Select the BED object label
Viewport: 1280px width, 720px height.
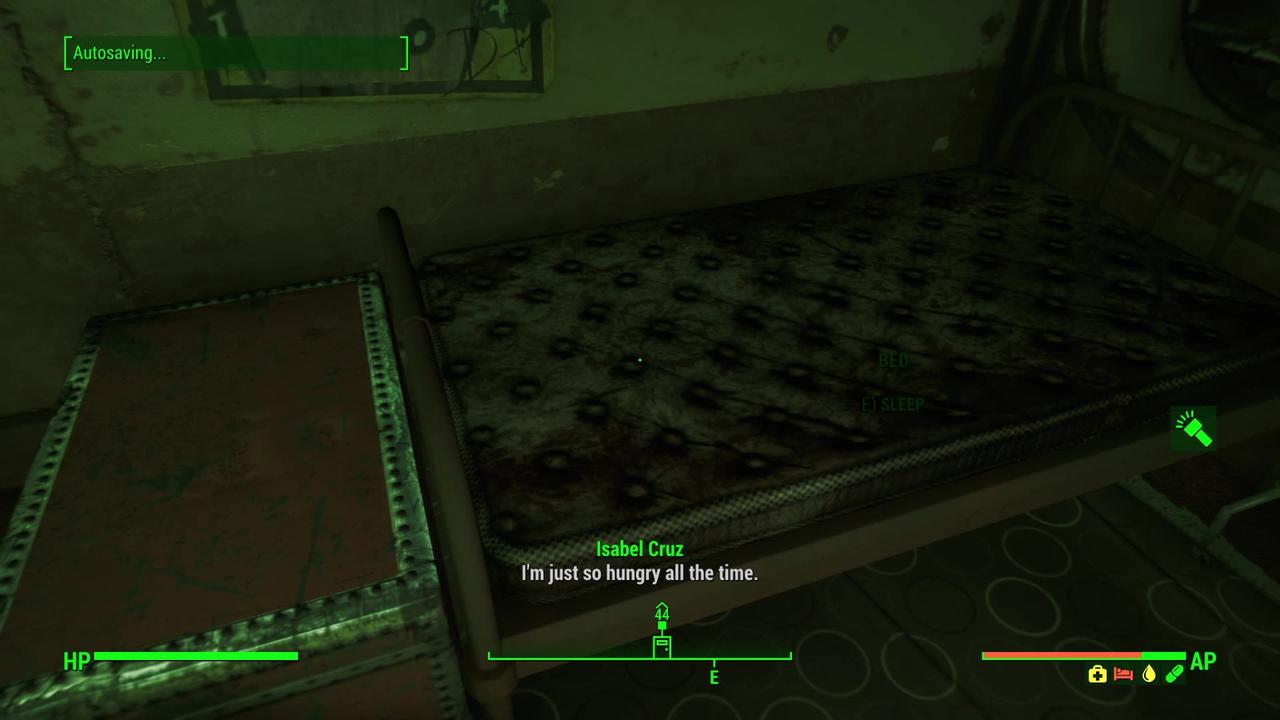891,360
